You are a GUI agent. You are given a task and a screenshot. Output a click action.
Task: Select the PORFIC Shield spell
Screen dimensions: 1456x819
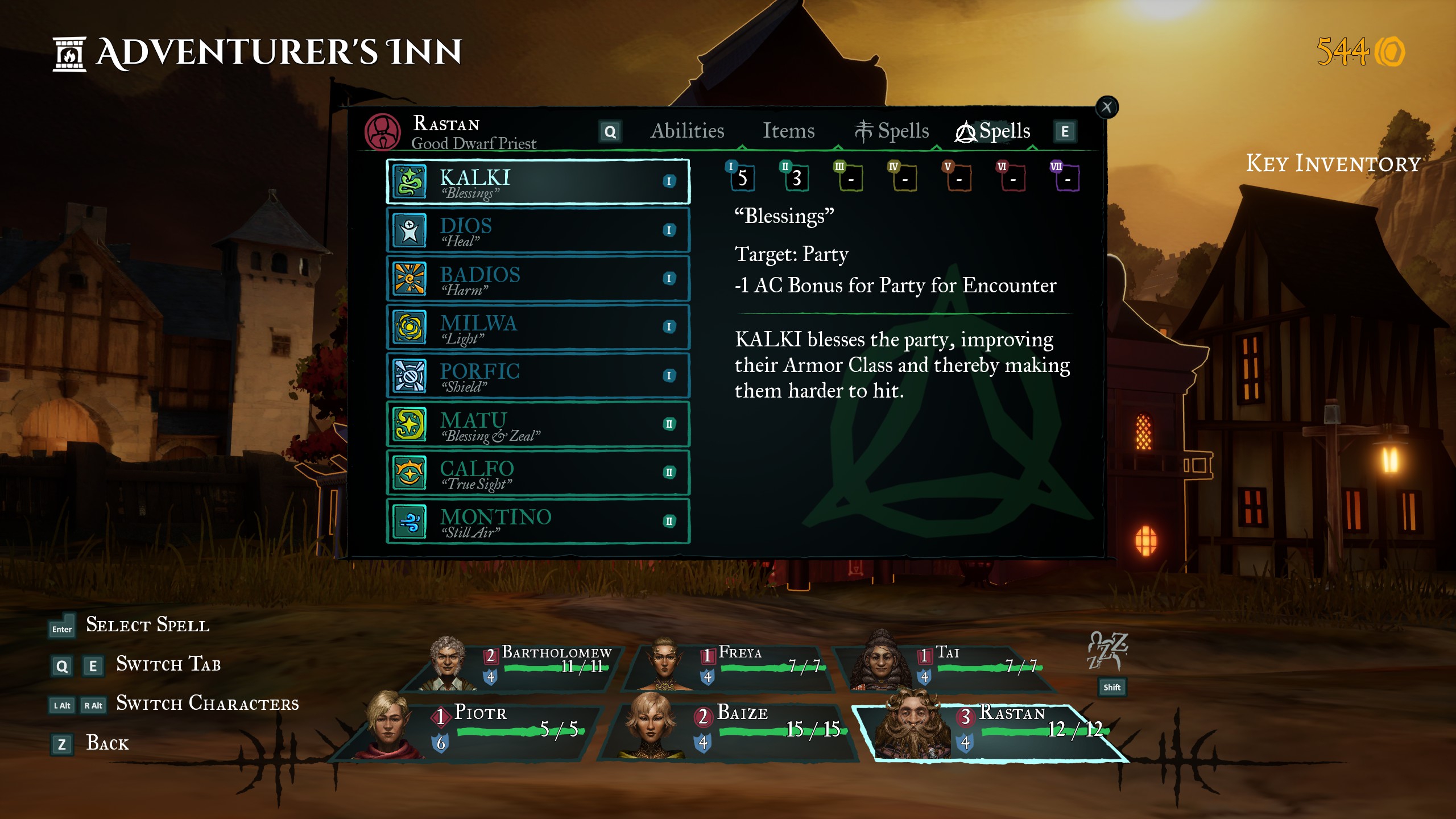(x=537, y=375)
